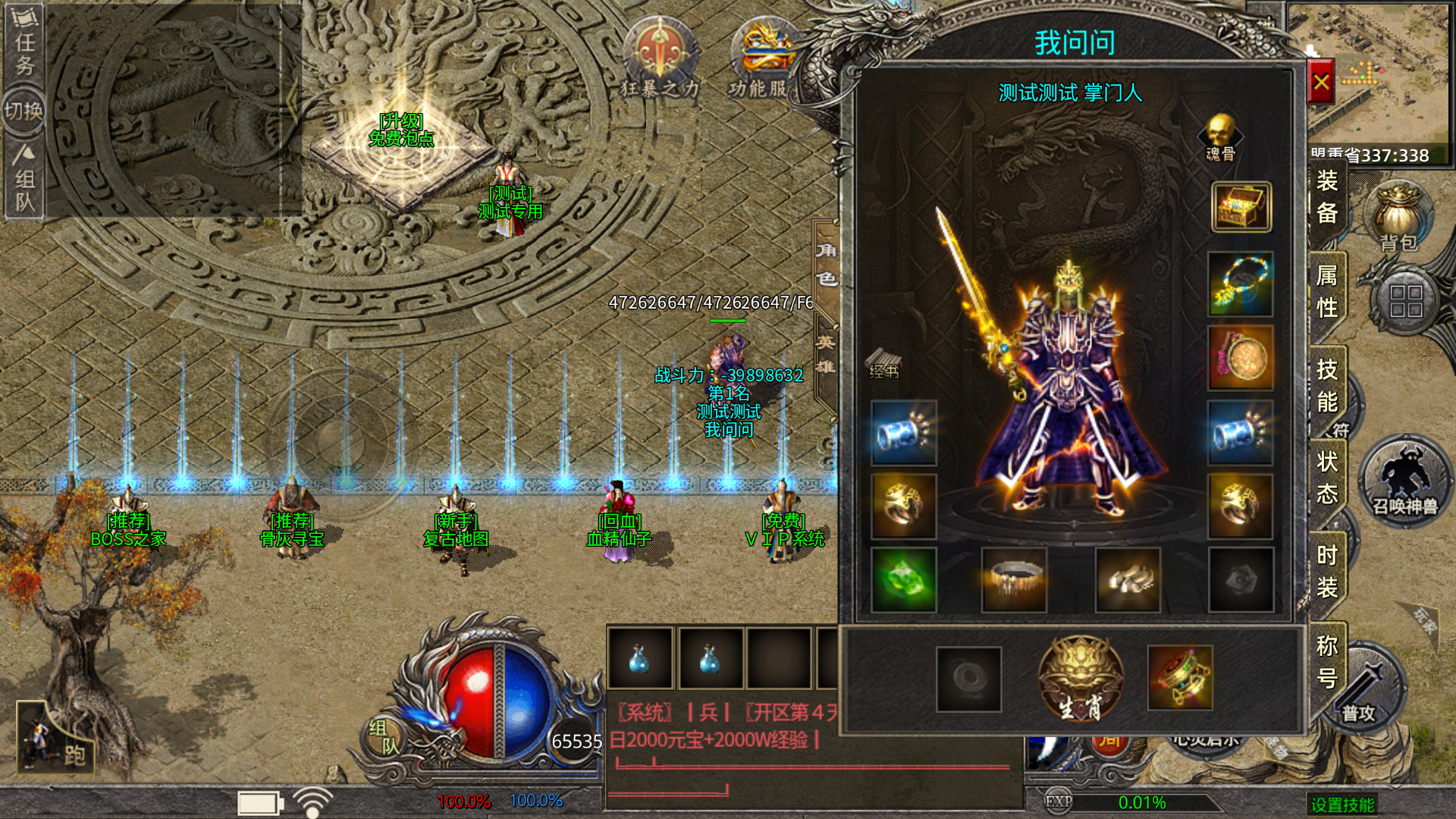Click the 切换 switch button
This screenshot has width=1456, height=819.
[24, 111]
